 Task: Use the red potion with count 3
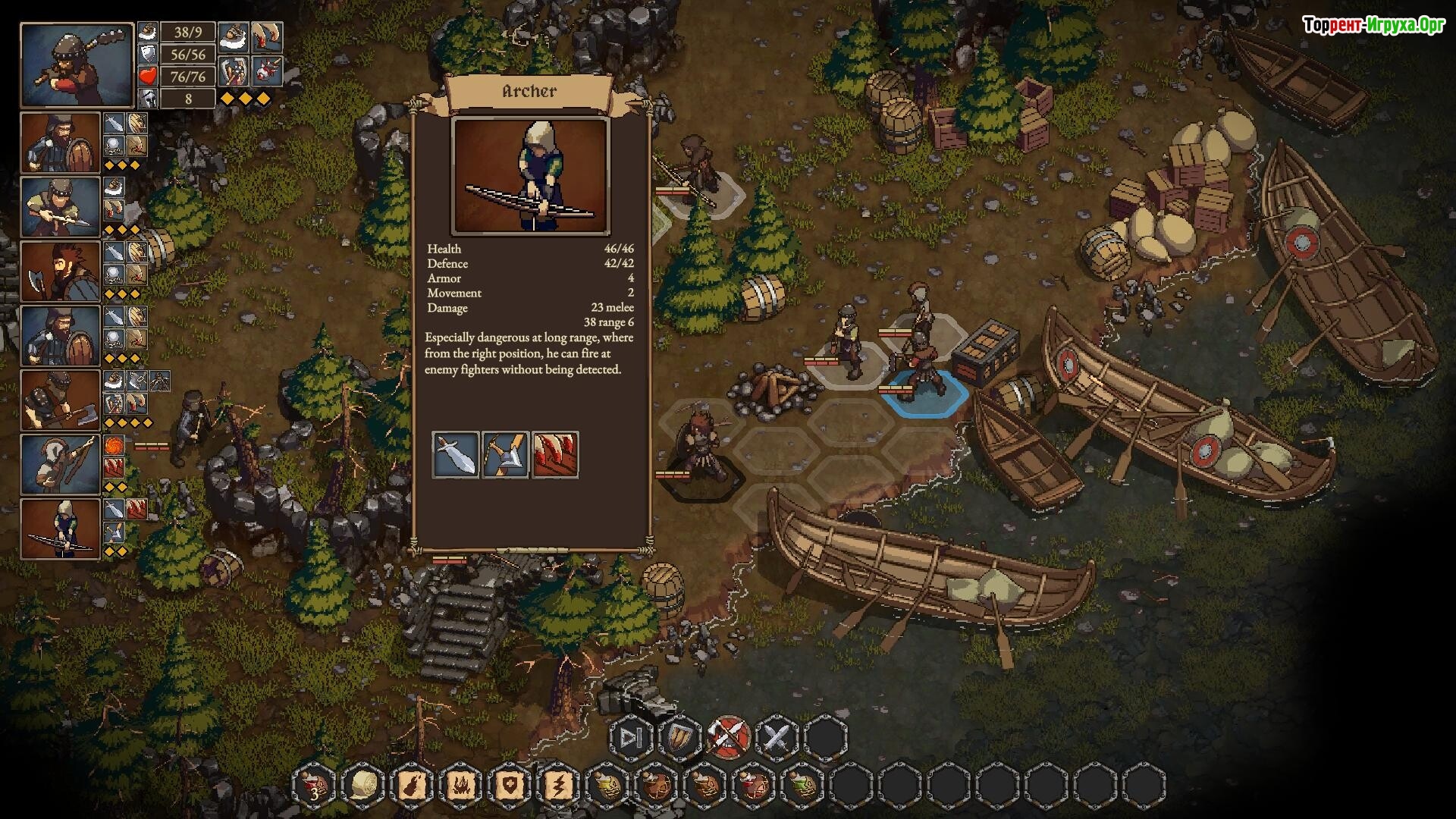click(314, 785)
